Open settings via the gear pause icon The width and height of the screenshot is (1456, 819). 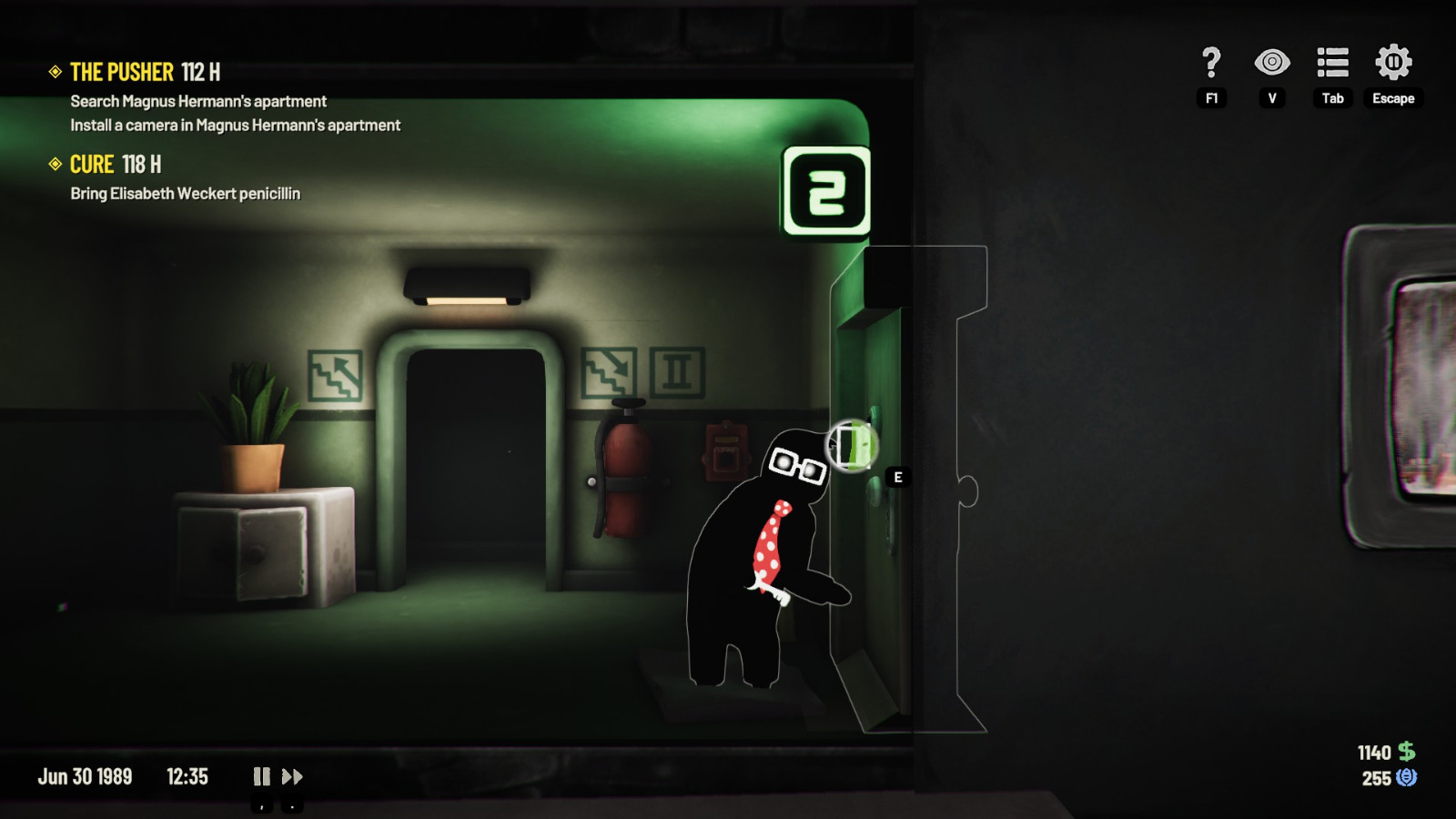(1392, 64)
